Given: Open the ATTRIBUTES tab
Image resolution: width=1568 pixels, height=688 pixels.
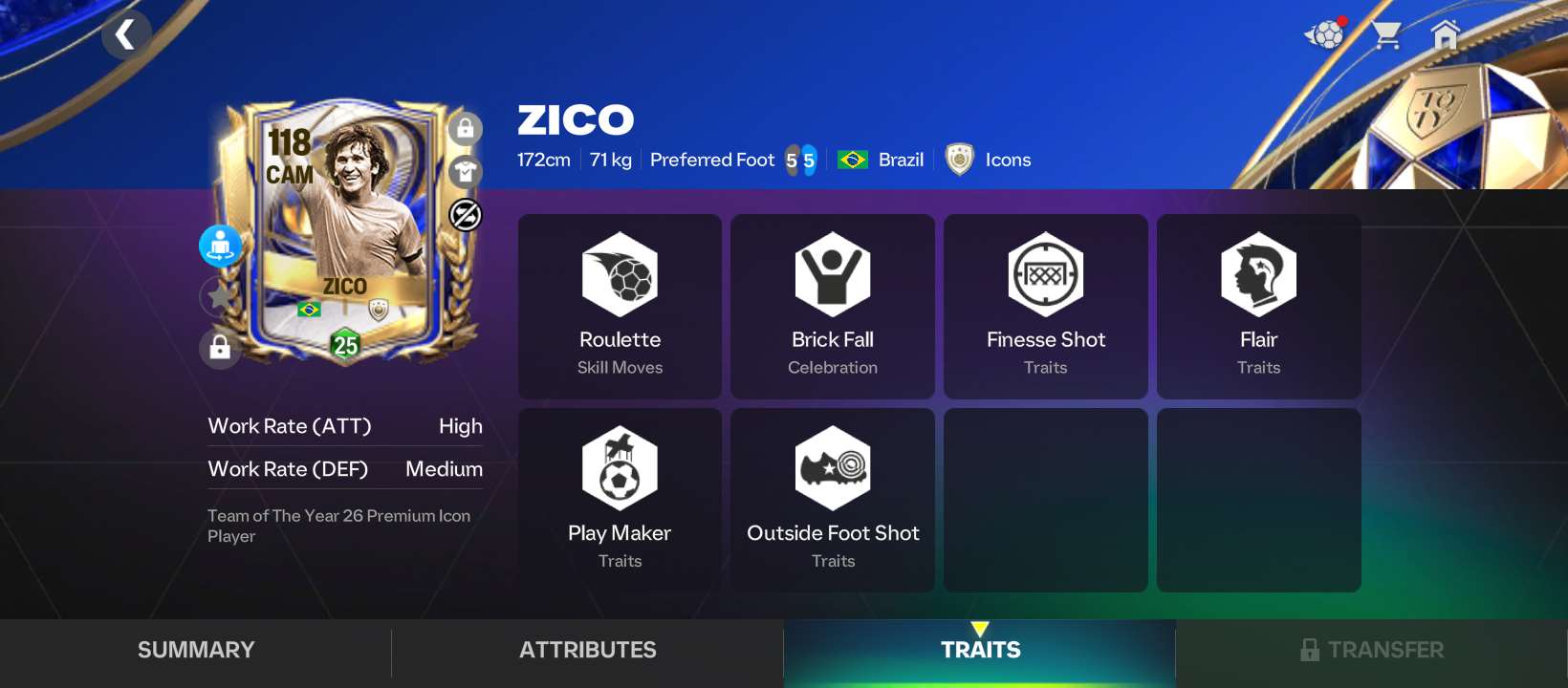Looking at the screenshot, I should (x=587, y=650).
